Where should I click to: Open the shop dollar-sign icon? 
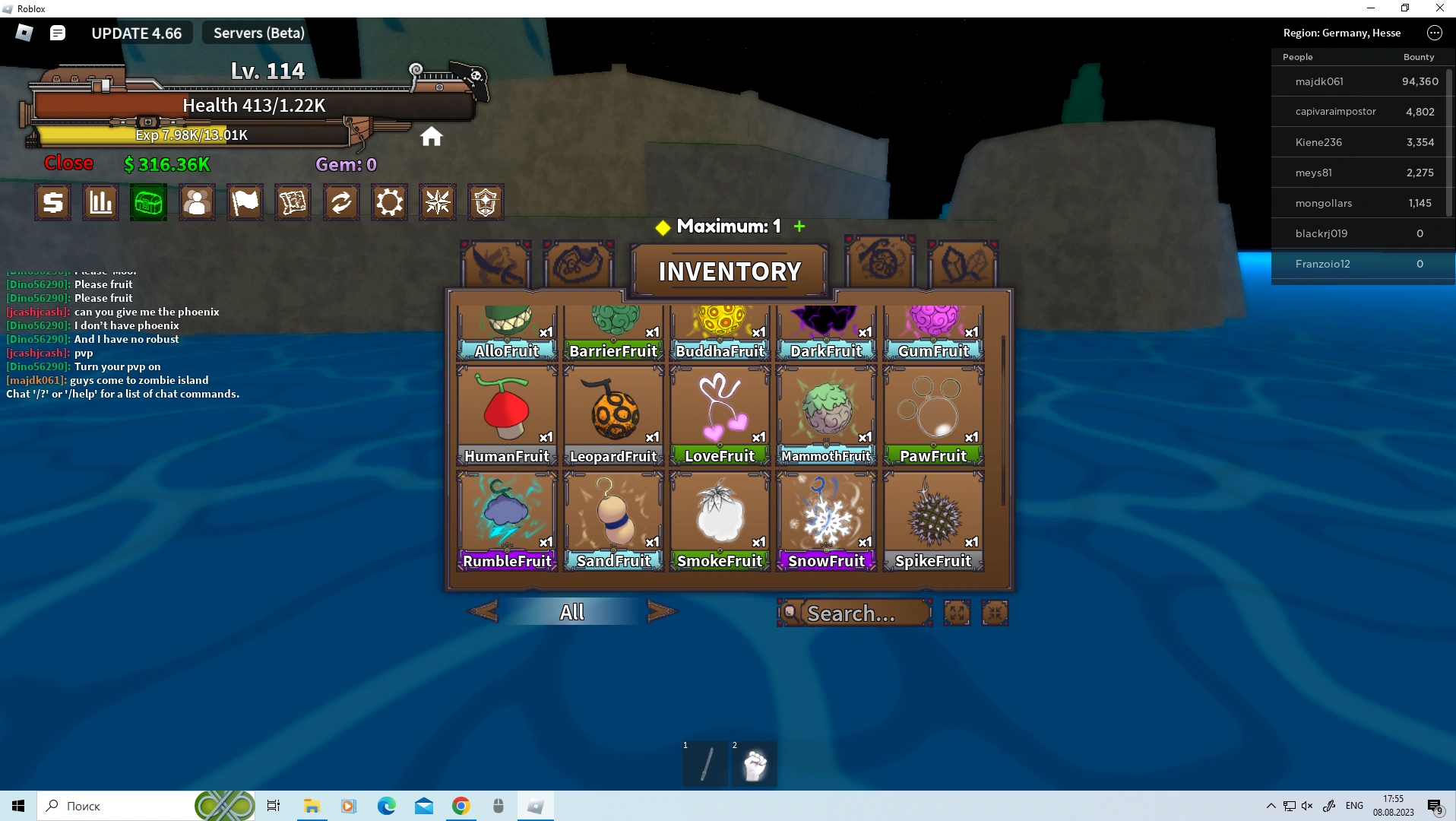[x=52, y=202]
